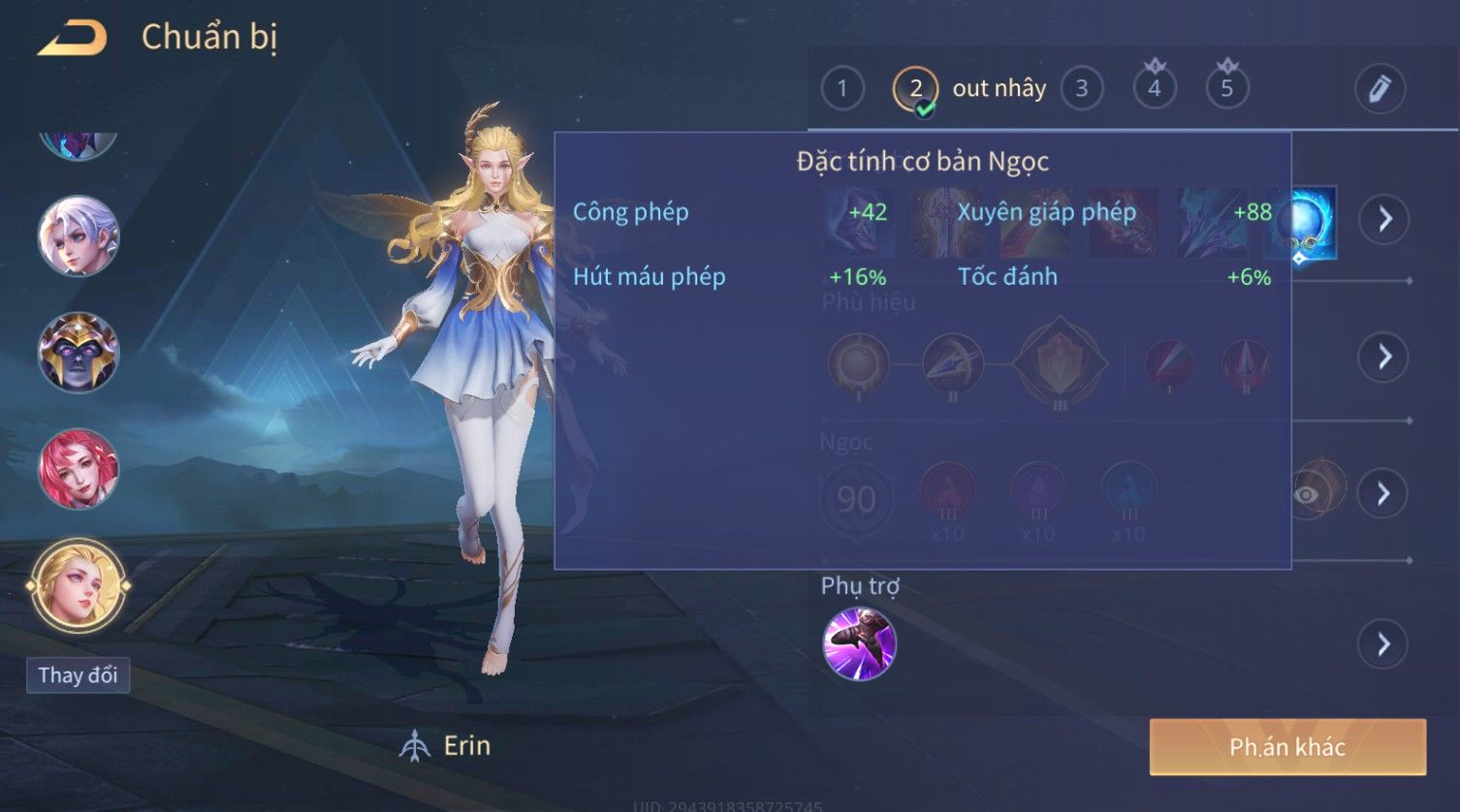Open the Ngọc arcana arrow
The height and width of the screenshot is (812, 1460).
tap(1383, 494)
